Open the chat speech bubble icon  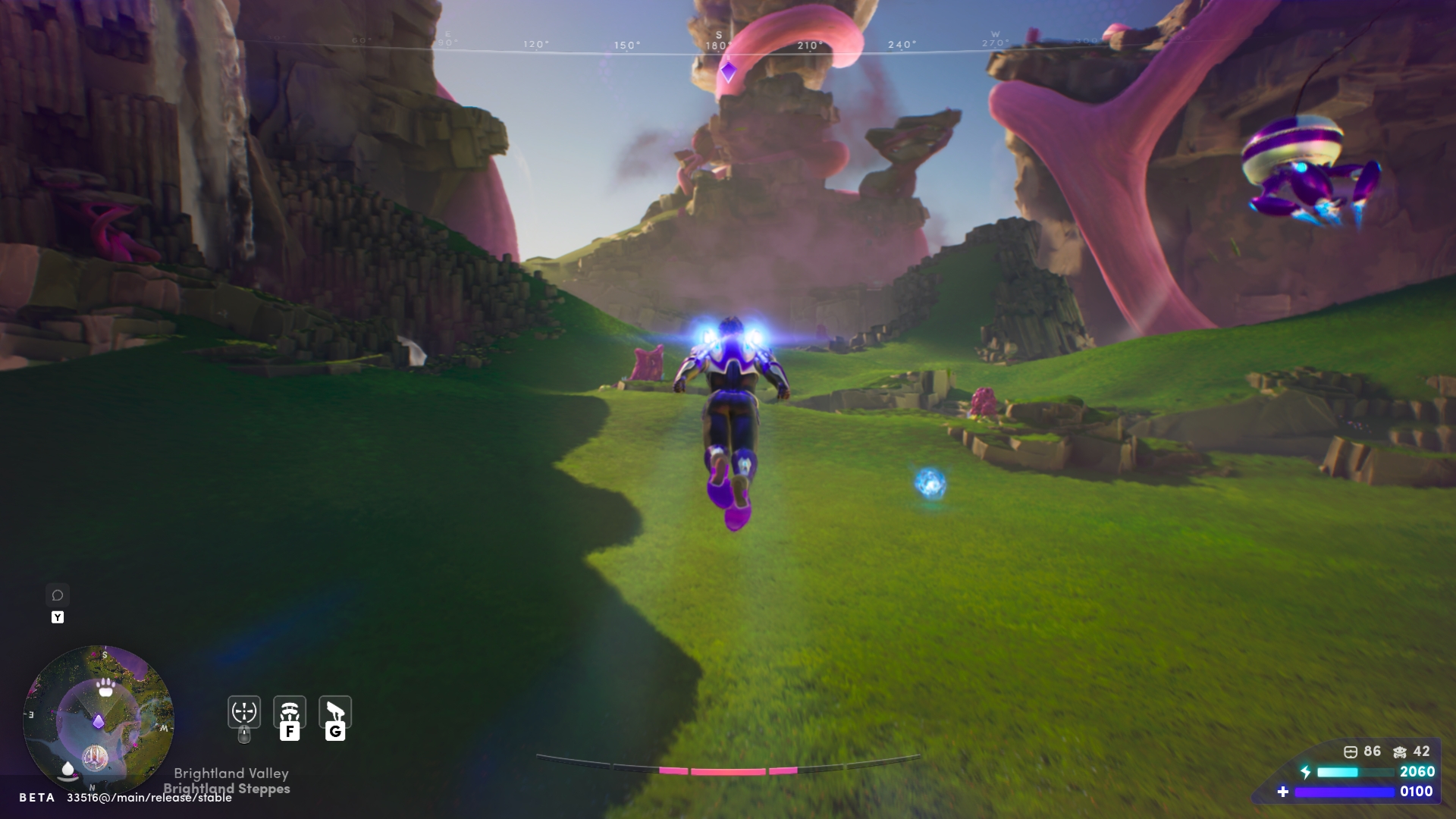[58, 595]
